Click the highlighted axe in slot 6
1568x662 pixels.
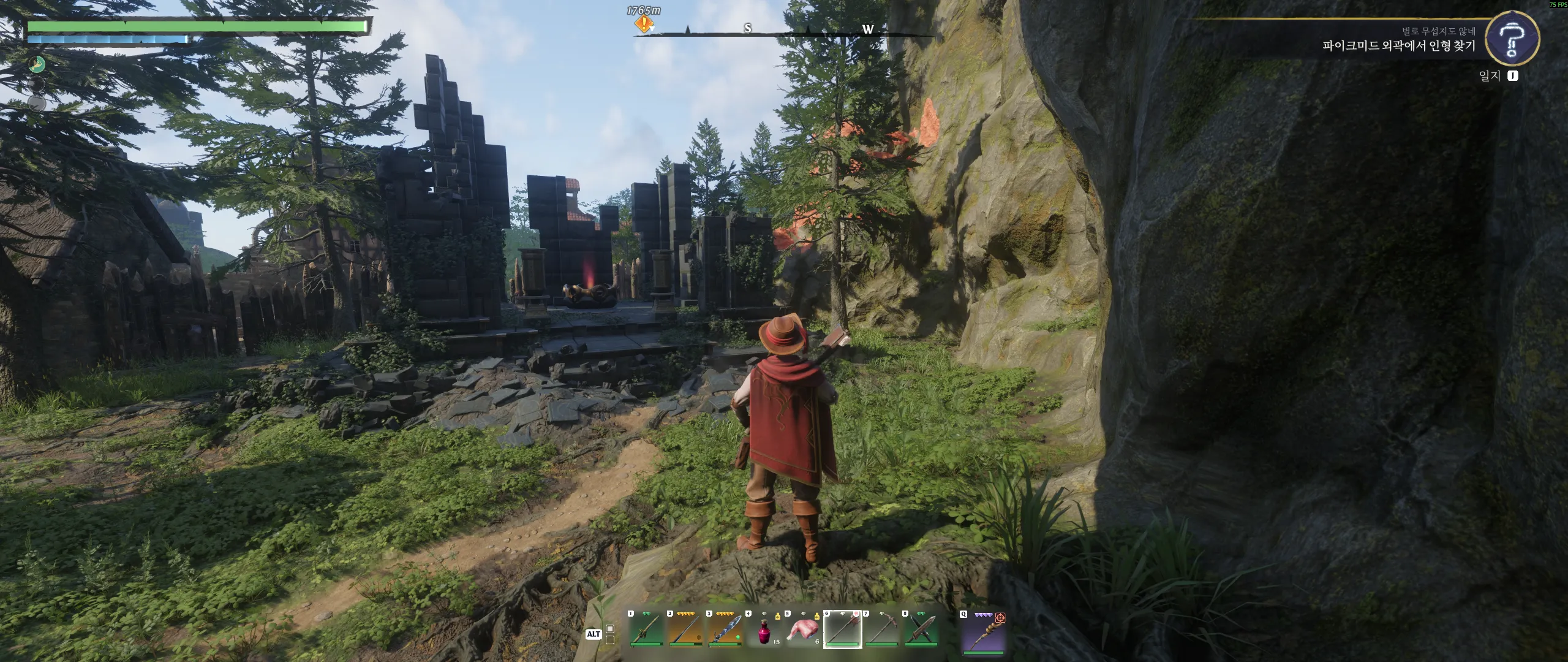coord(842,630)
